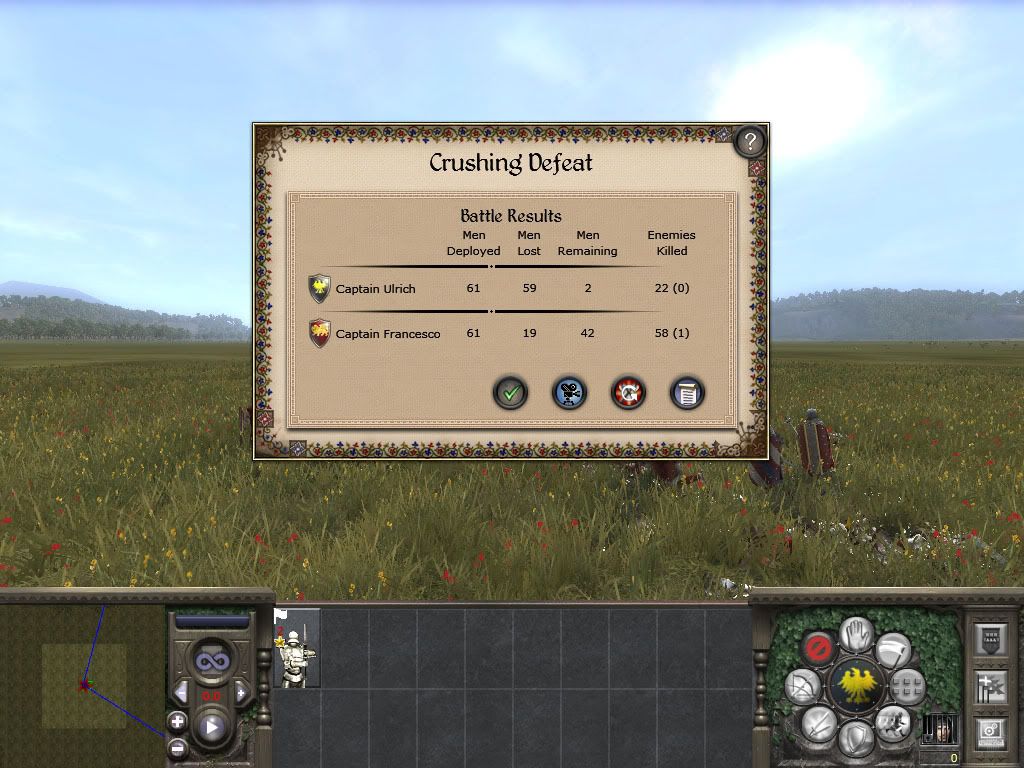Click the battlefield minimap
Viewport: 1024px width, 768px height.
(82, 685)
